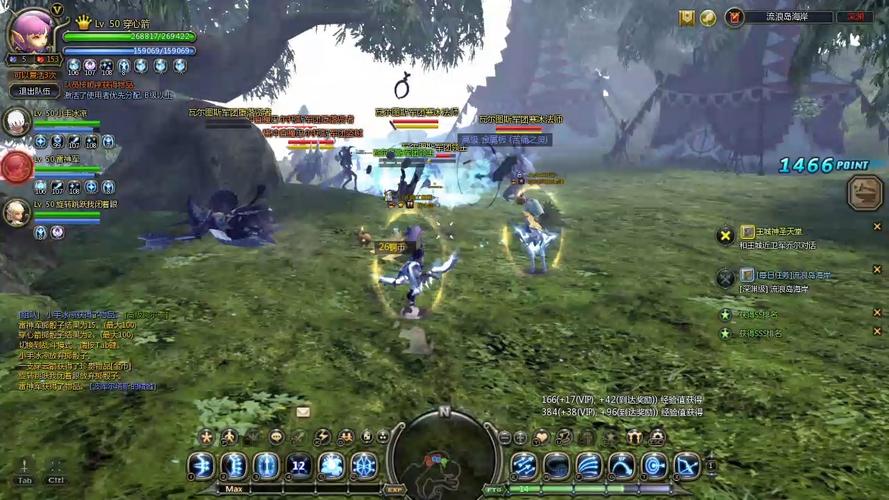This screenshot has height=500, width=889.
Task: Click the gold banner icon at top
Action: (687, 17)
